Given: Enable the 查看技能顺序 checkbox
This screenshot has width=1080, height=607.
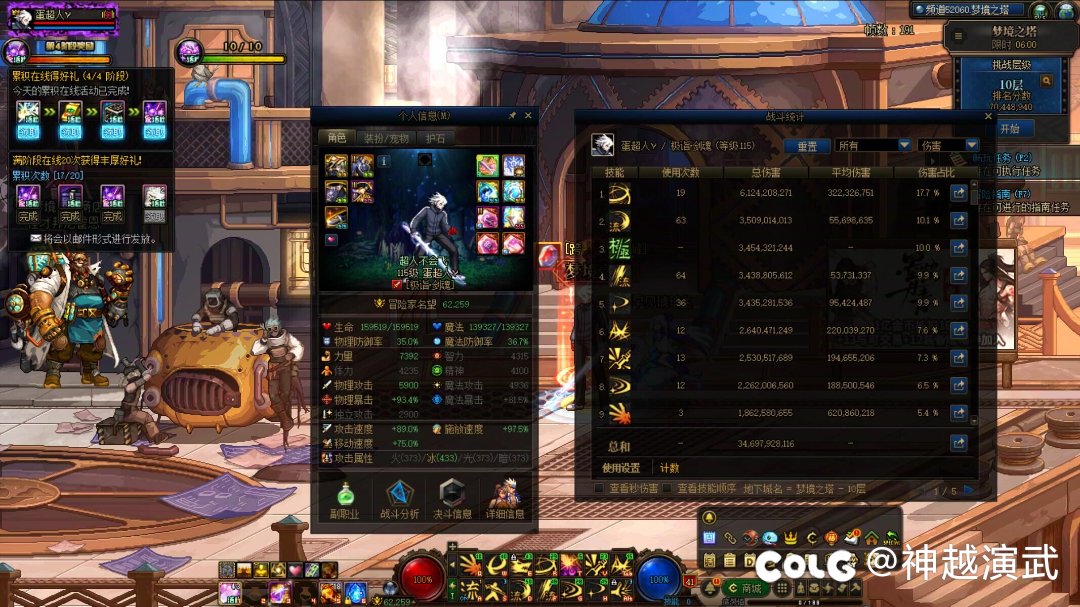Looking at the screenshot, I should coord(667,489).
